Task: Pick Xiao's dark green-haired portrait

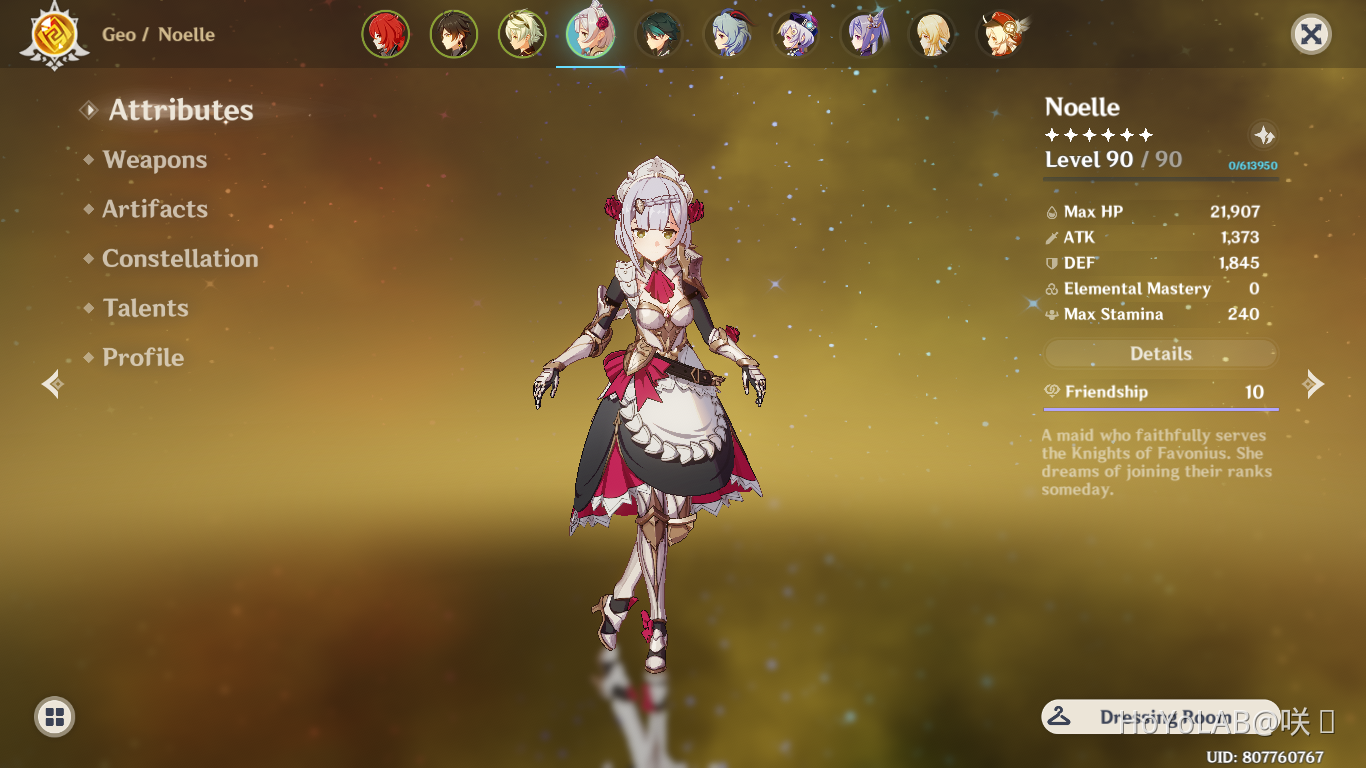Action: click(659, 35)
